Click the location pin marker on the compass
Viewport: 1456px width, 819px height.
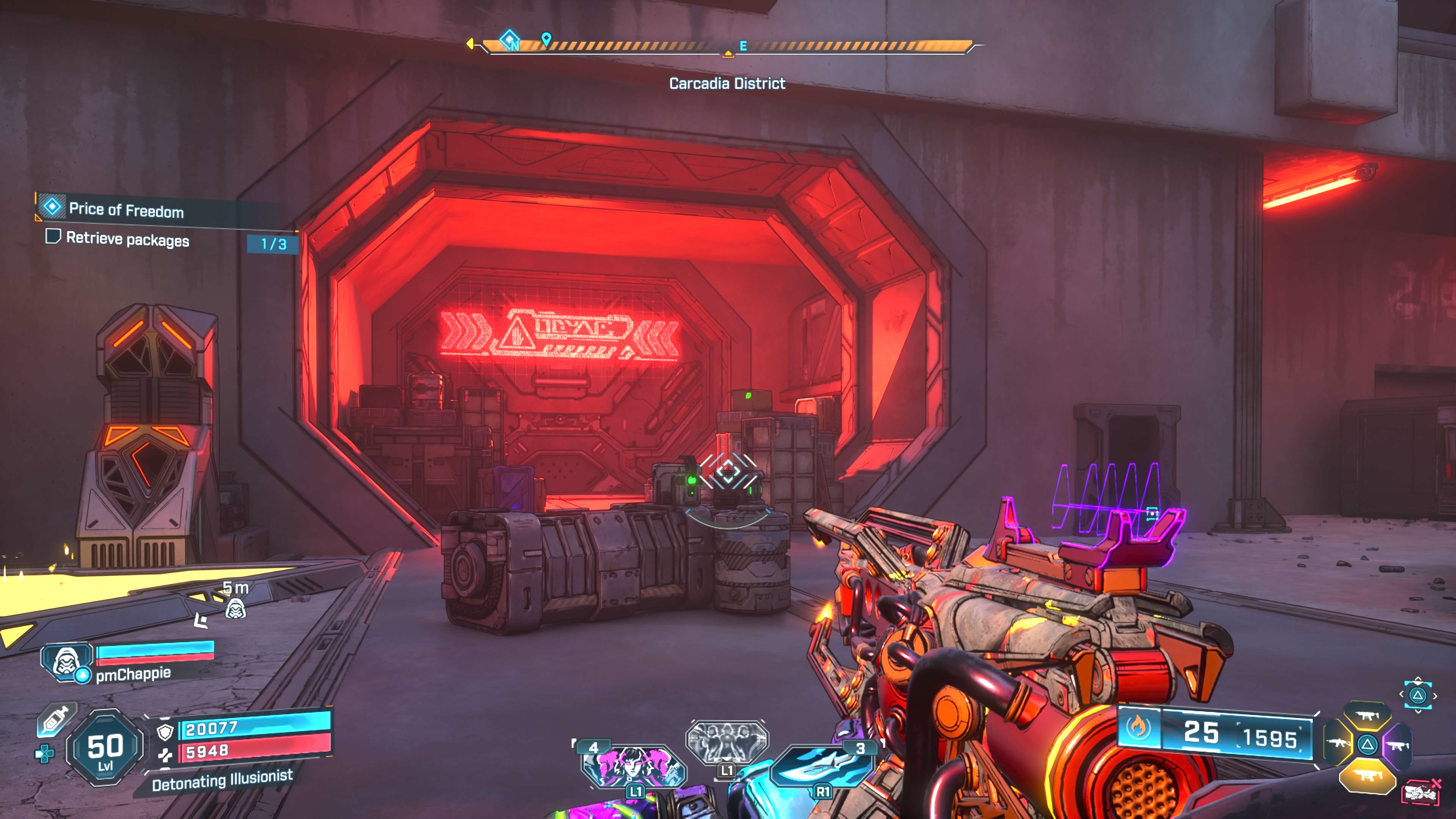click(x=546, y=38)
